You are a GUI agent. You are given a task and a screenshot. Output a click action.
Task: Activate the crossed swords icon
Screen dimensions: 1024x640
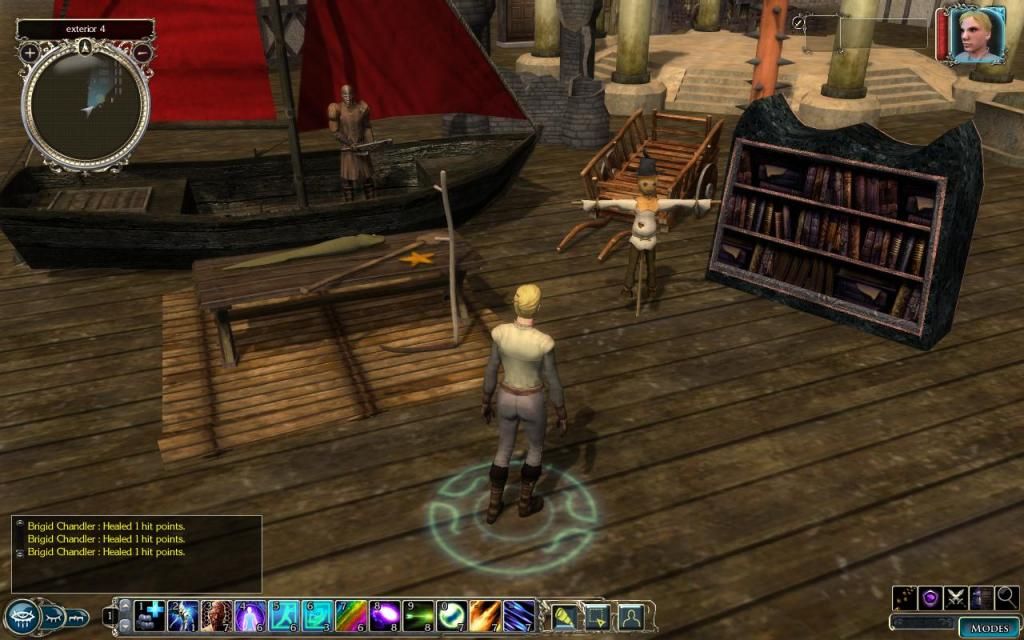956,598
